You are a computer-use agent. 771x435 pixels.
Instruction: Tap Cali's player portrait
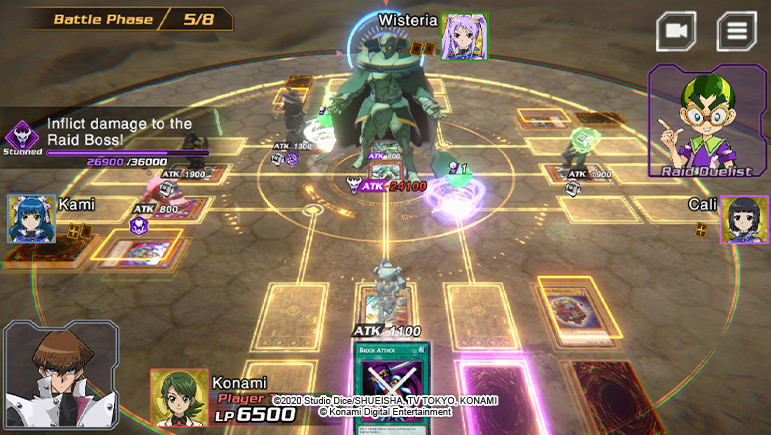(744, 220)
